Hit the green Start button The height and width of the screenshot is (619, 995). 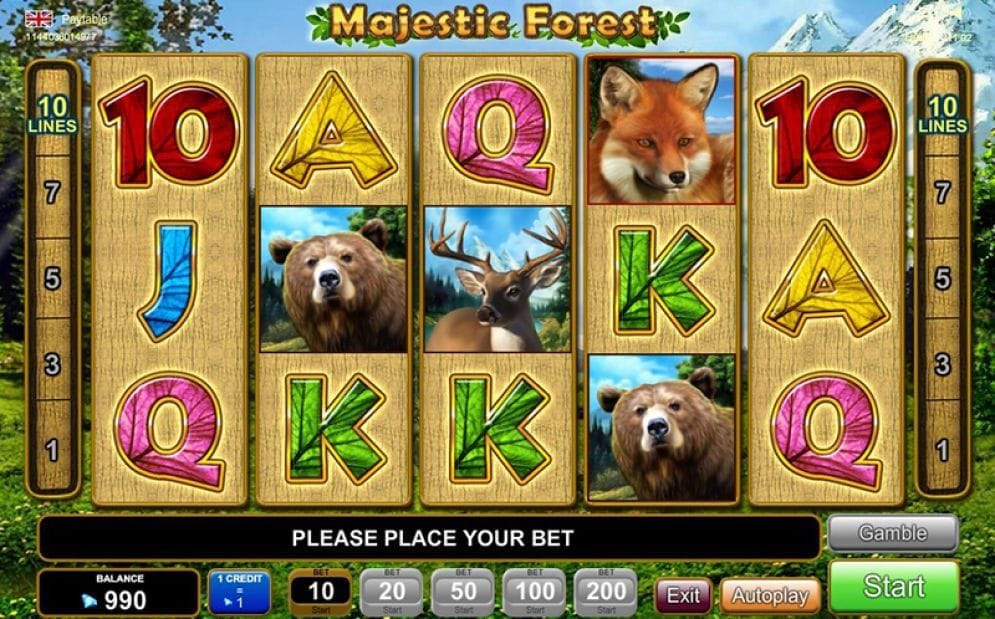tap(893, 587)
